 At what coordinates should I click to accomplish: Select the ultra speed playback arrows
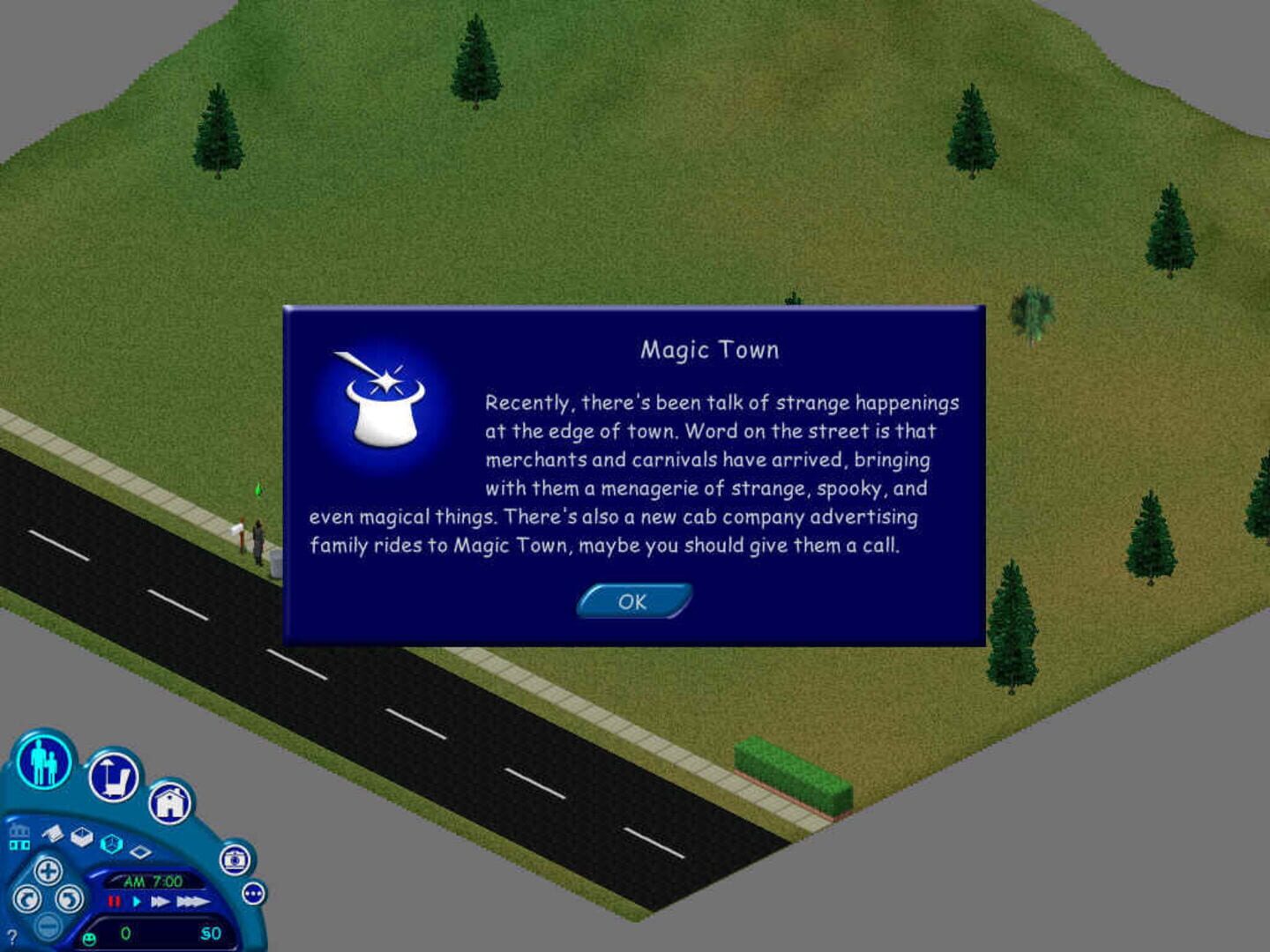pyautogui.click(x=191, y=904)
